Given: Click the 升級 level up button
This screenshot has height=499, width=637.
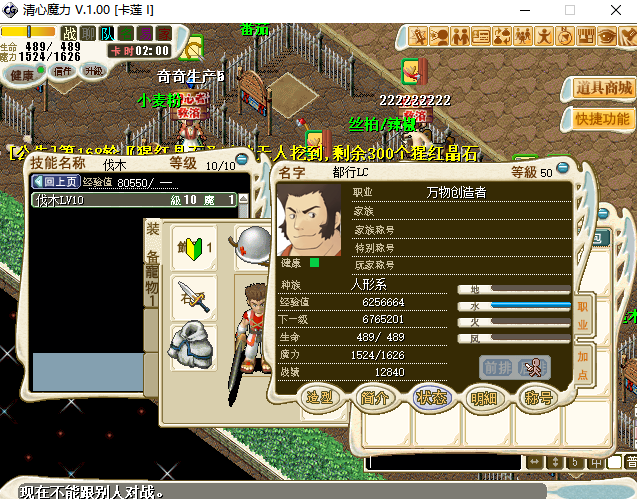Looking at the screenshot, I should (94, 72).
